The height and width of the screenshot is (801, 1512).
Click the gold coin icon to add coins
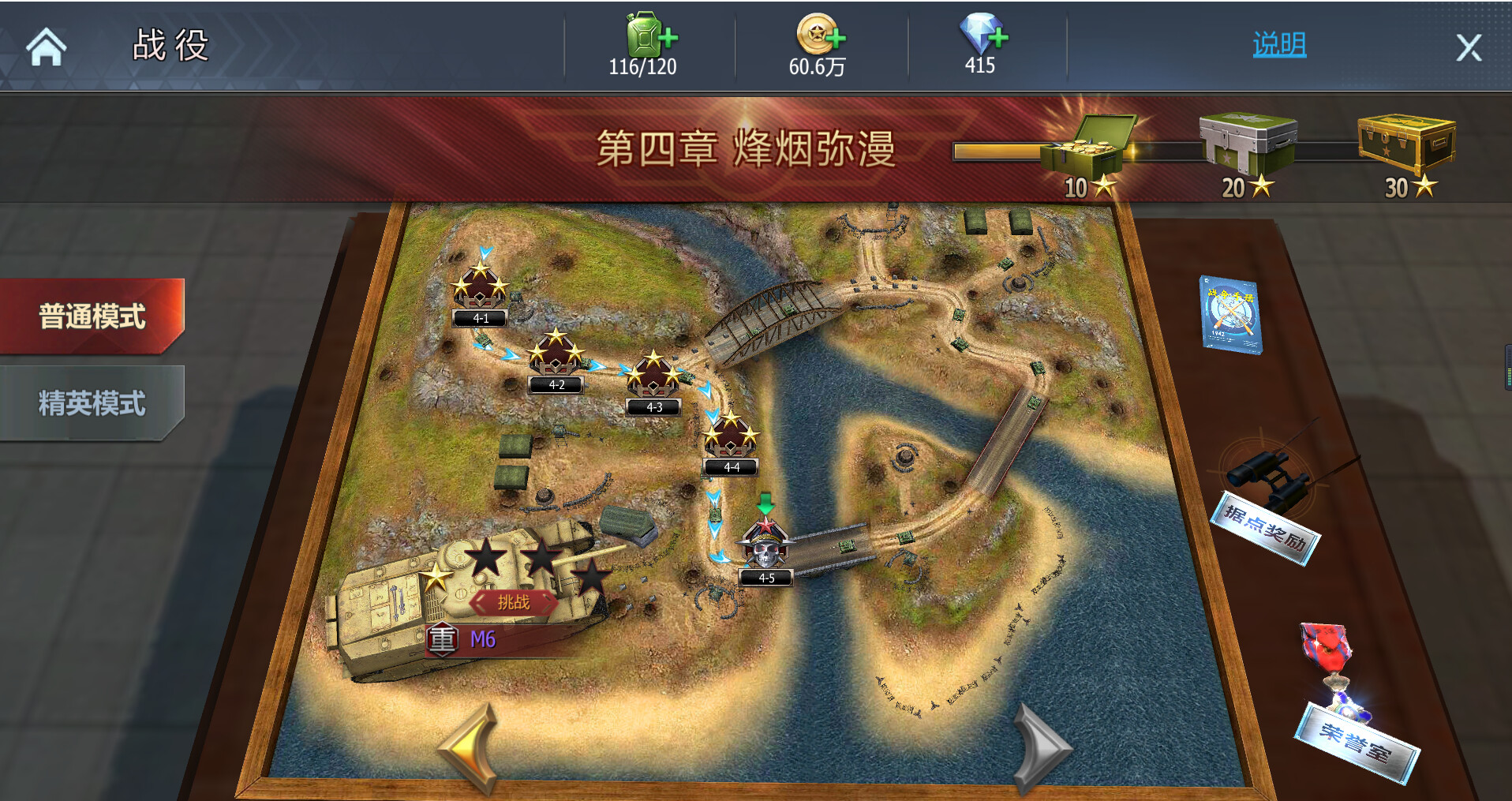pyautogui.click(x=819, y=36)
